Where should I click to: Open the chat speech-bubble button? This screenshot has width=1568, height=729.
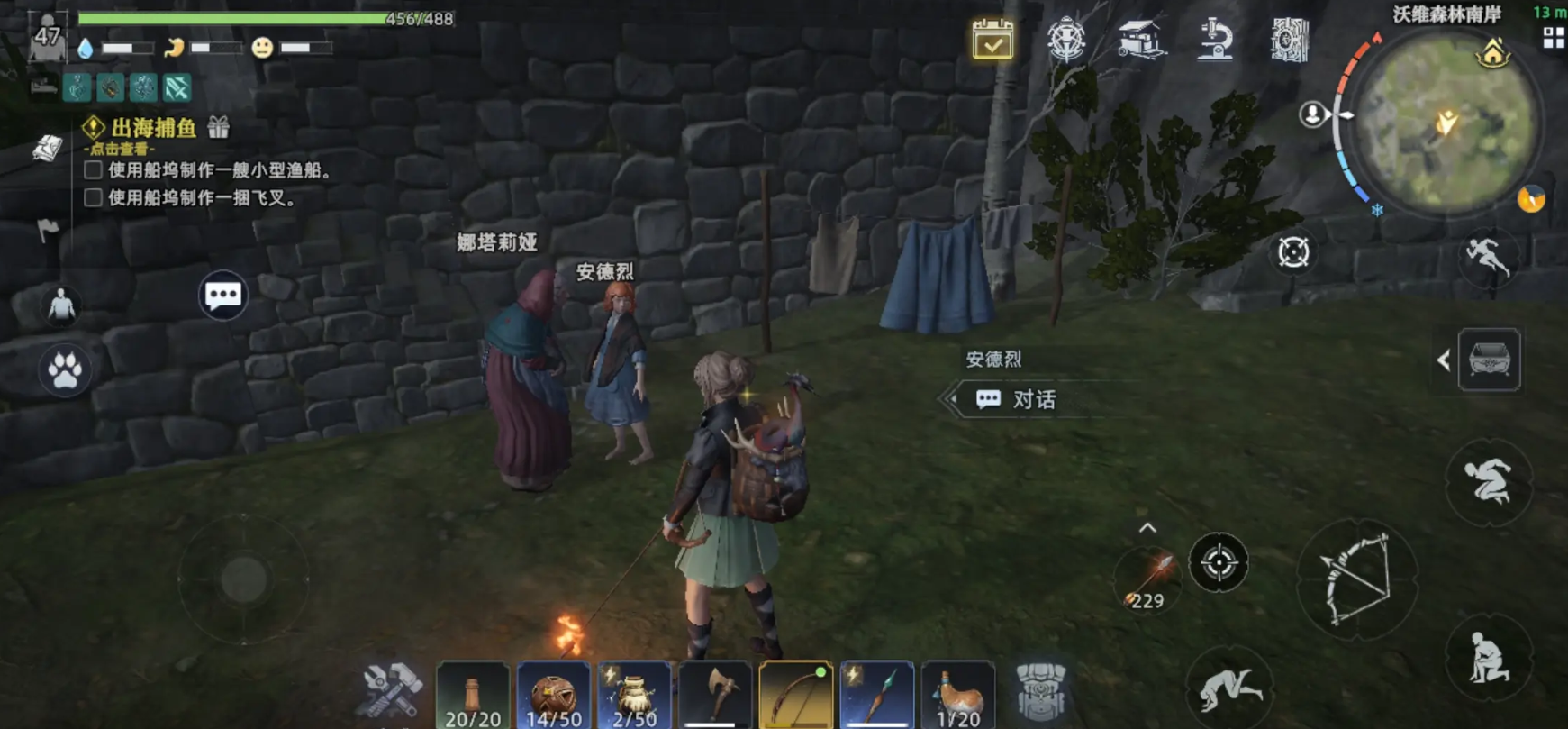pos(222,295)
